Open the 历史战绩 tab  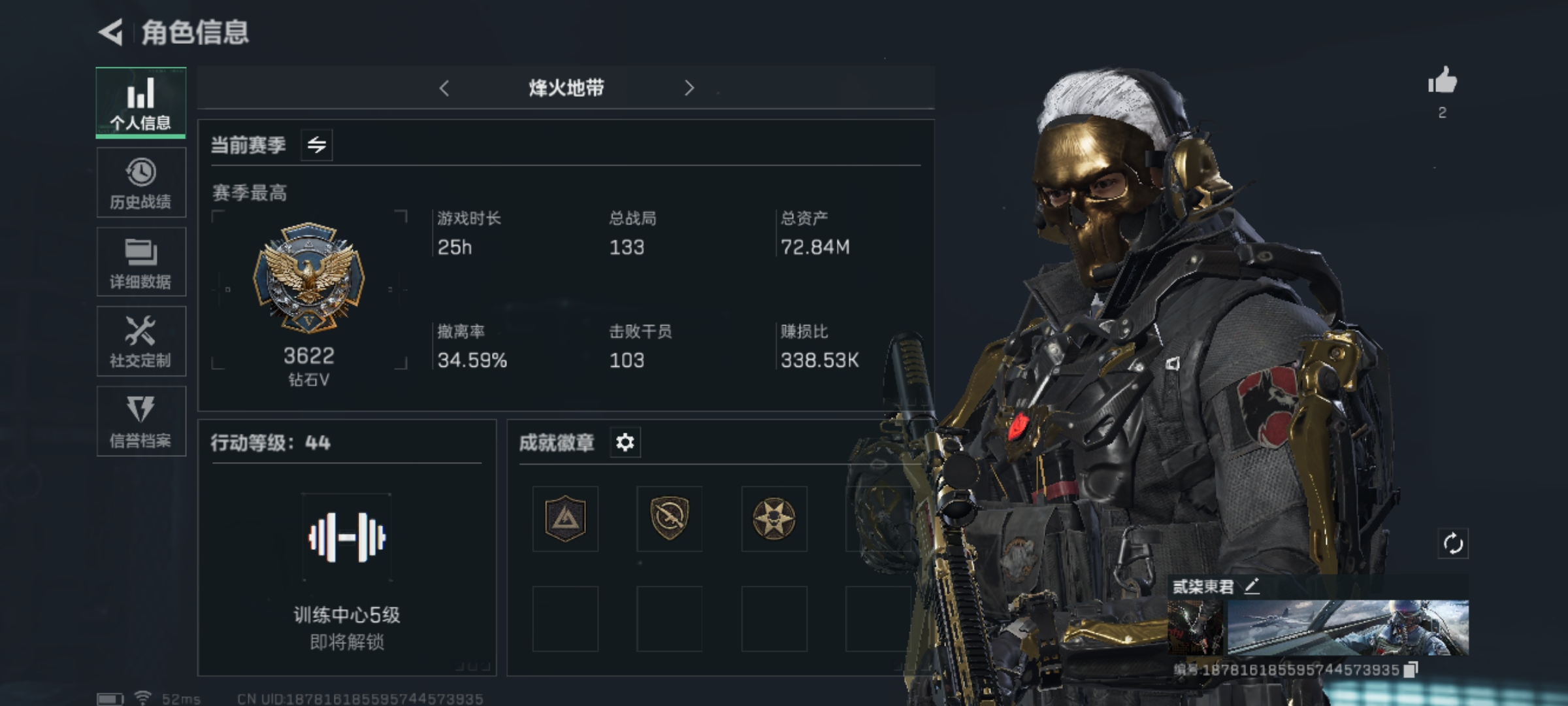pos(141,182)
